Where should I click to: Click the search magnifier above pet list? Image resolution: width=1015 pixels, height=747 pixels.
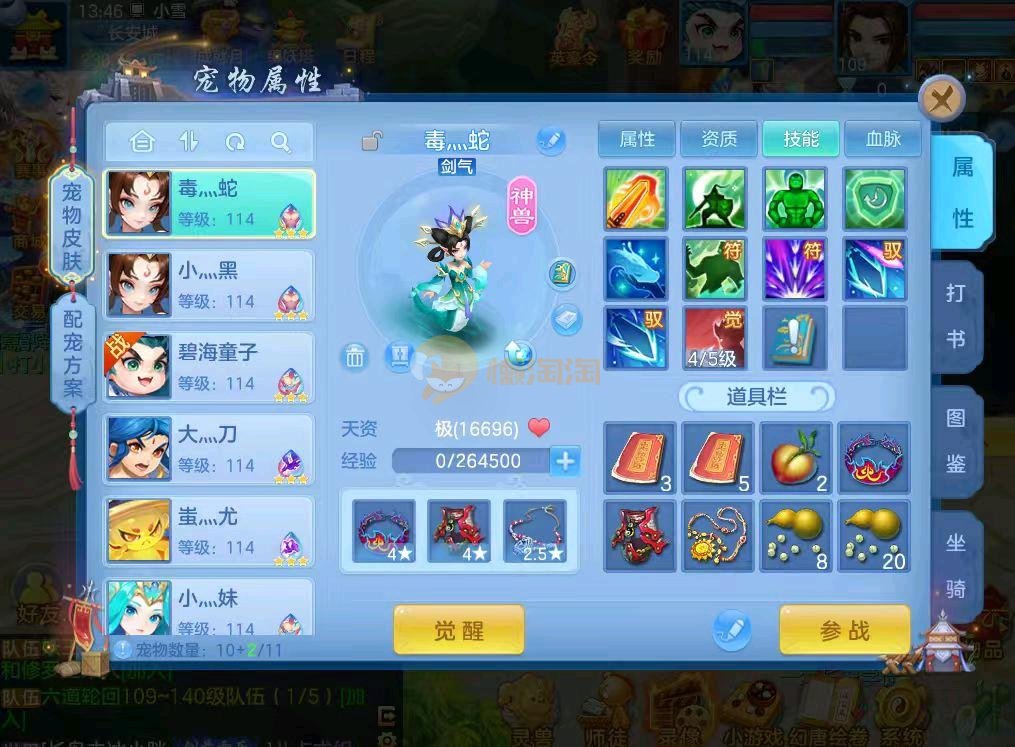point(281,142)
